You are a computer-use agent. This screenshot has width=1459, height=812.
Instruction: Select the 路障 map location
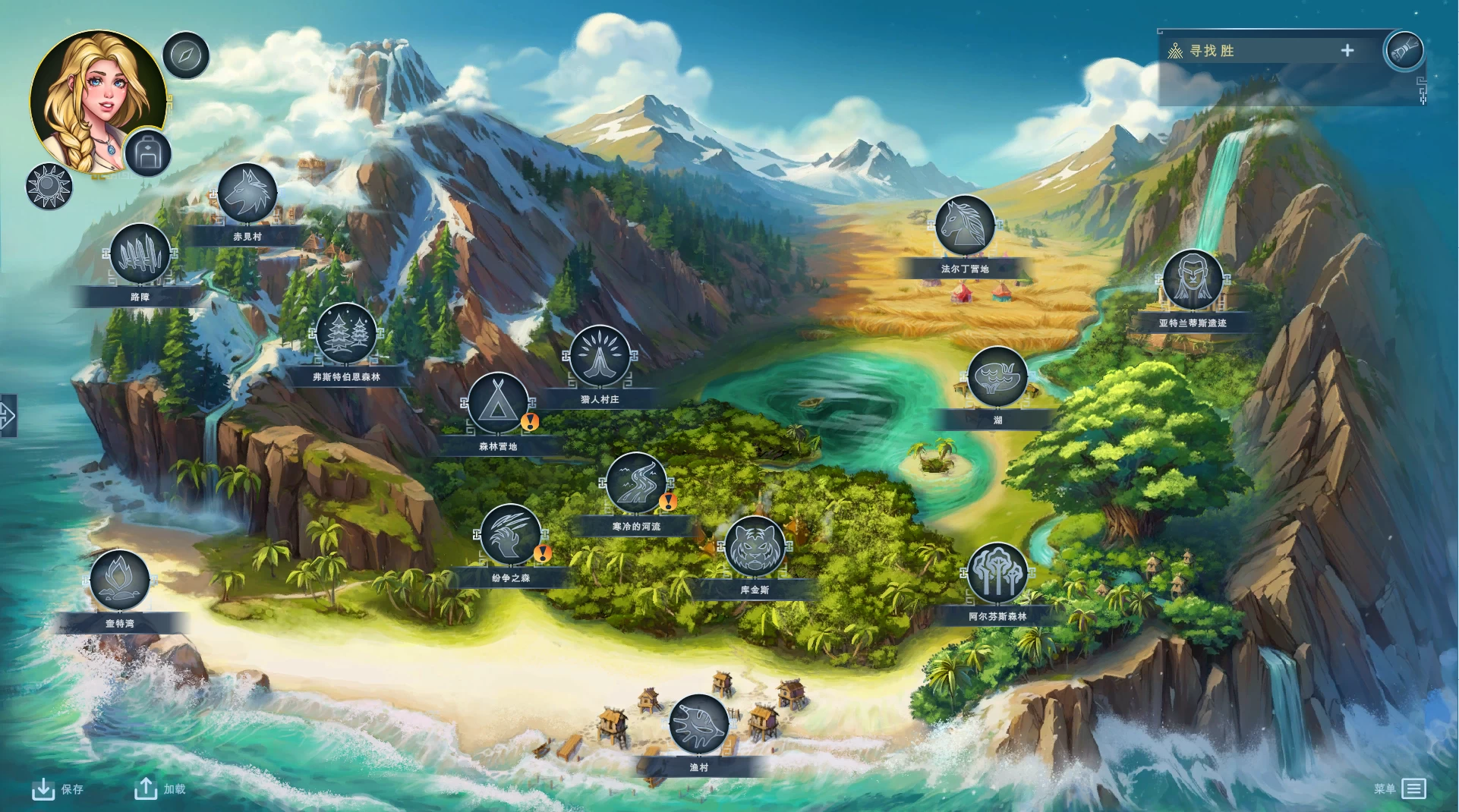point(140,254)
